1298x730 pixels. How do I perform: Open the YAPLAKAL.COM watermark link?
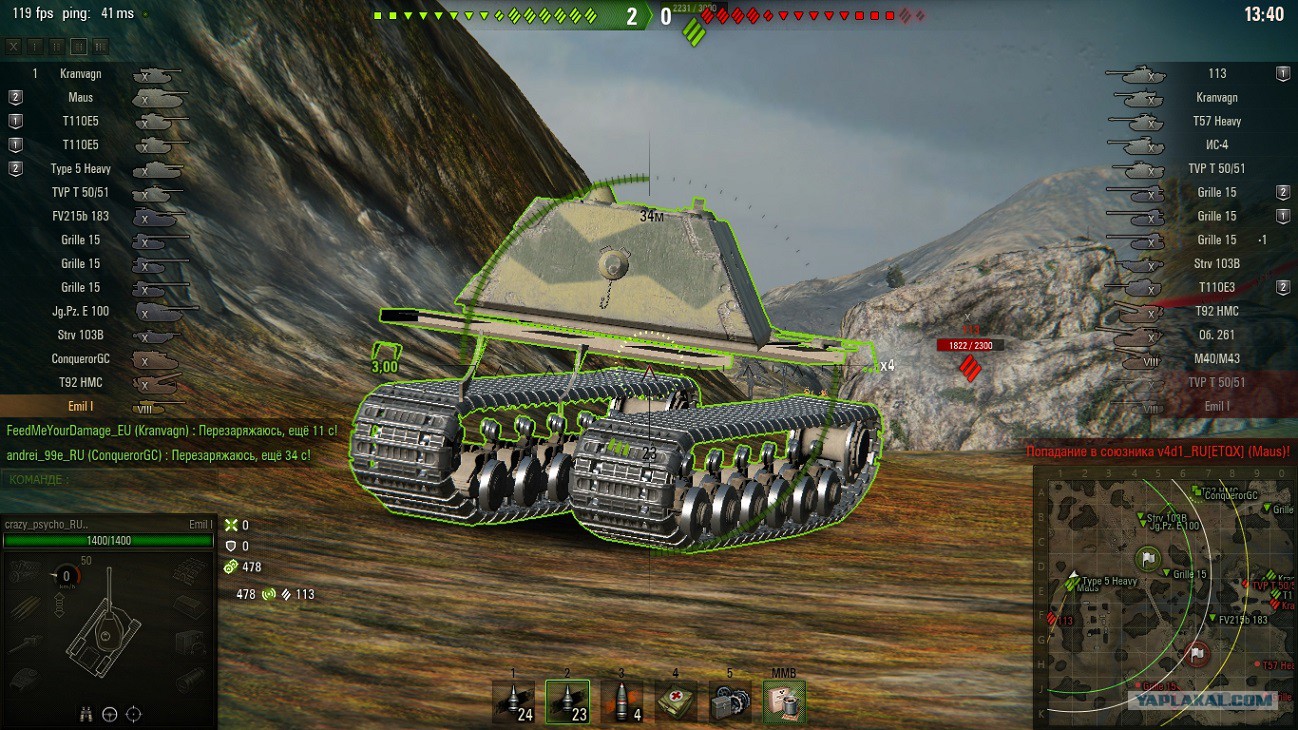coord(1203,701)
